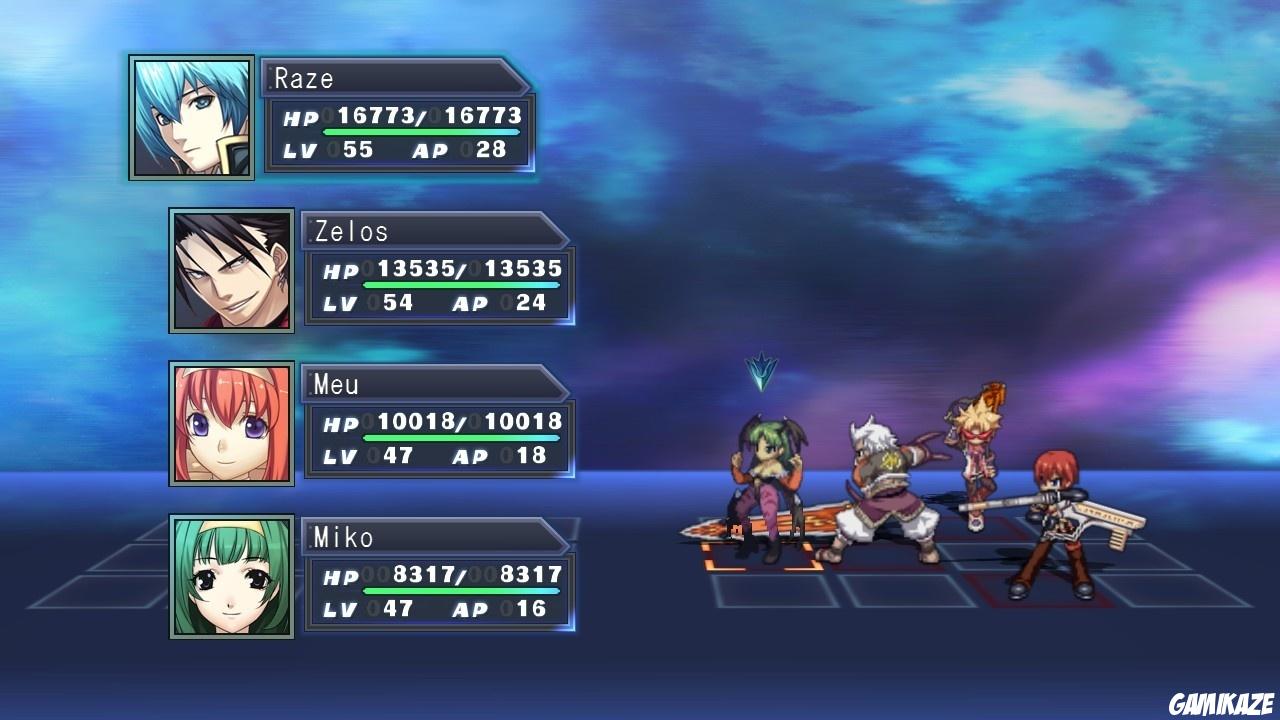Select Miko's character portrait
Viewport: 1280px width, 720px height.
230,578
